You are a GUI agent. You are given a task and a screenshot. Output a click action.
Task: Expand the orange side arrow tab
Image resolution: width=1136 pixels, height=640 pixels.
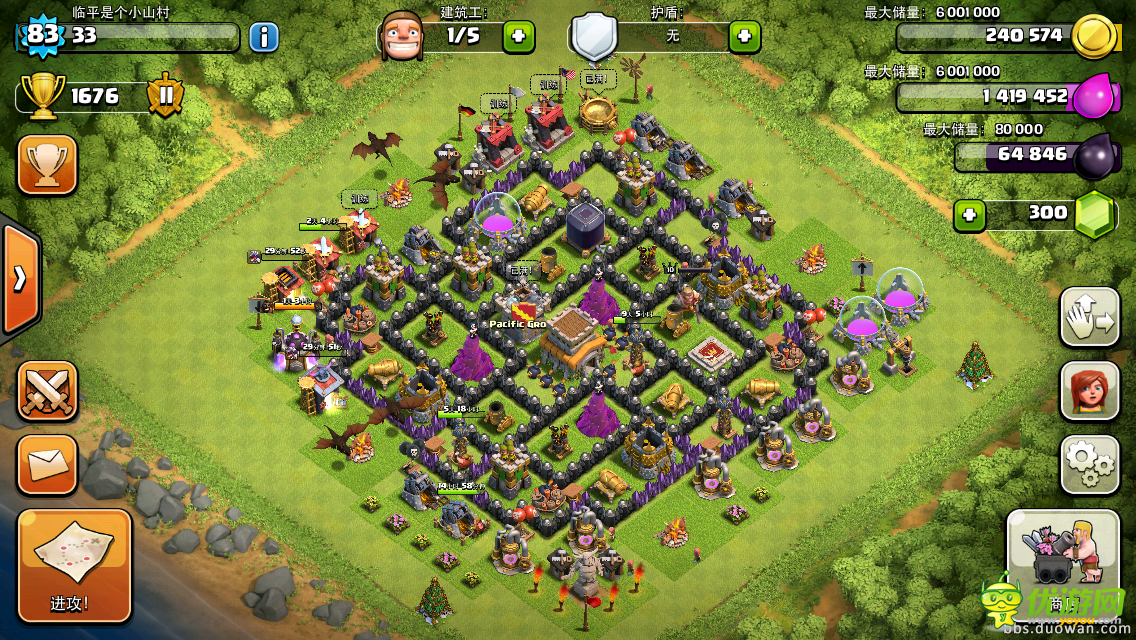tap(19, 279)
